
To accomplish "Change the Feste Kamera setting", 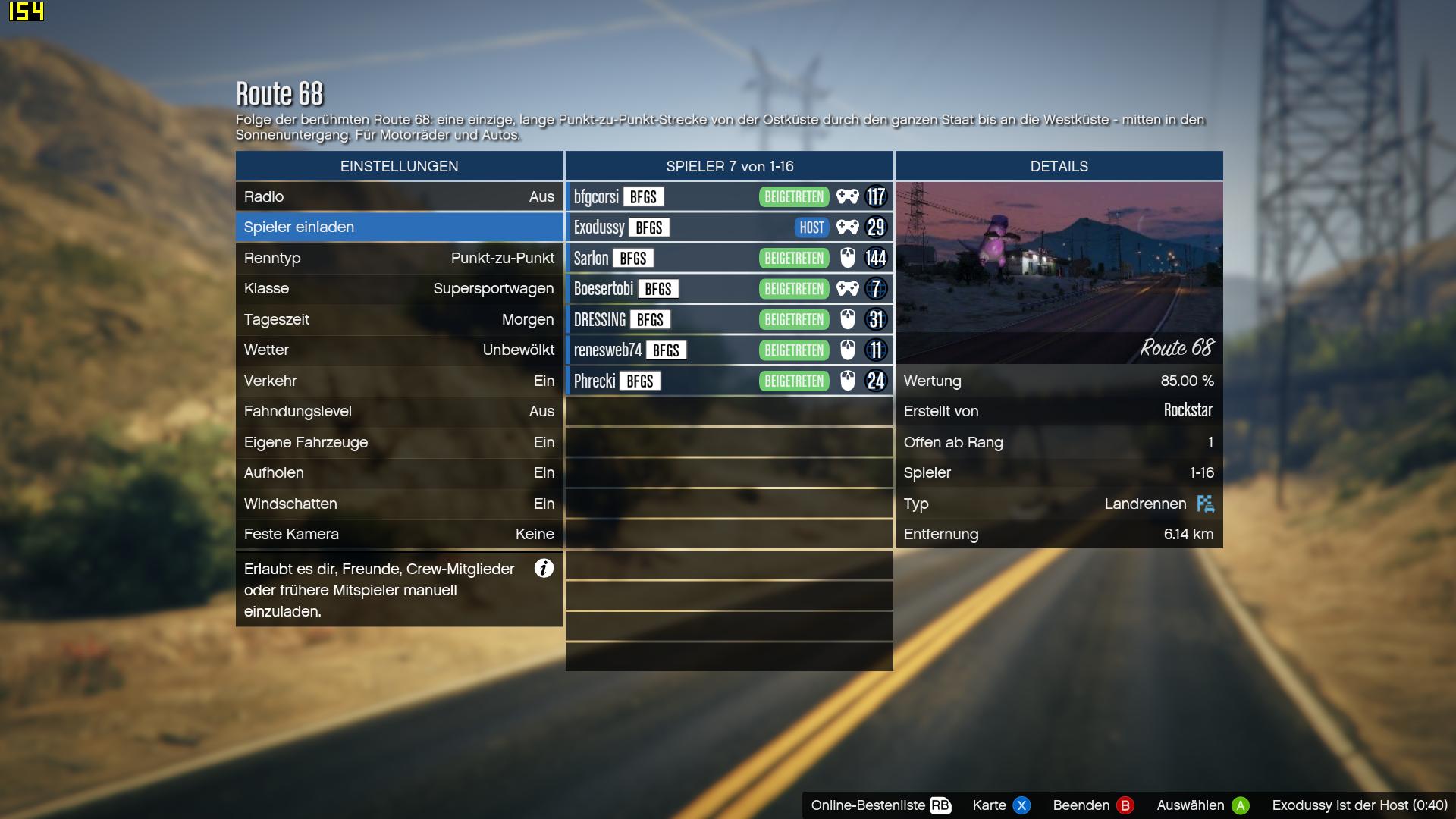I will click(x=399, y=534).
